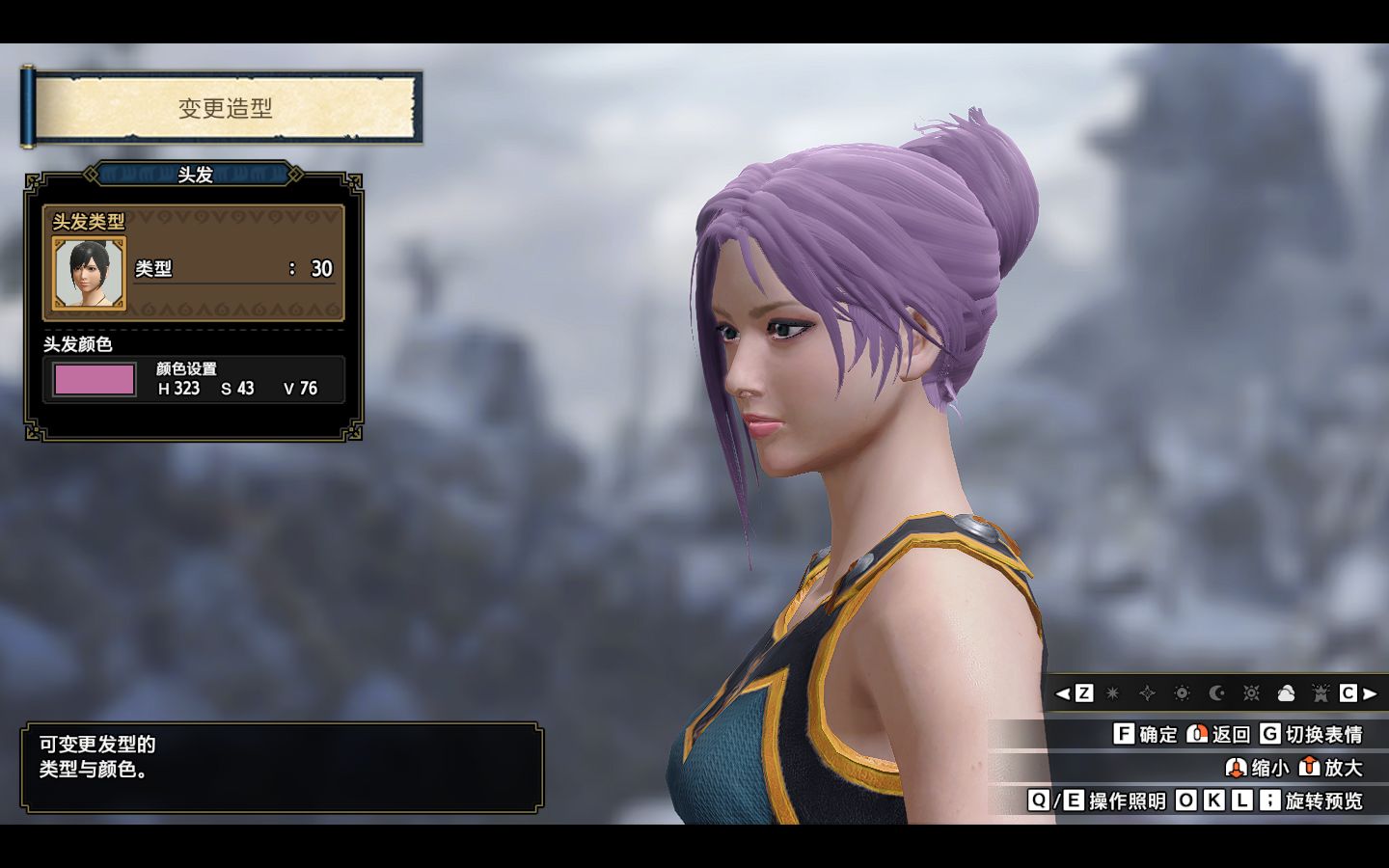Click the 返回 back mouse button icon
This screenshot has height=868, width=1389.
click(1196, 735)
